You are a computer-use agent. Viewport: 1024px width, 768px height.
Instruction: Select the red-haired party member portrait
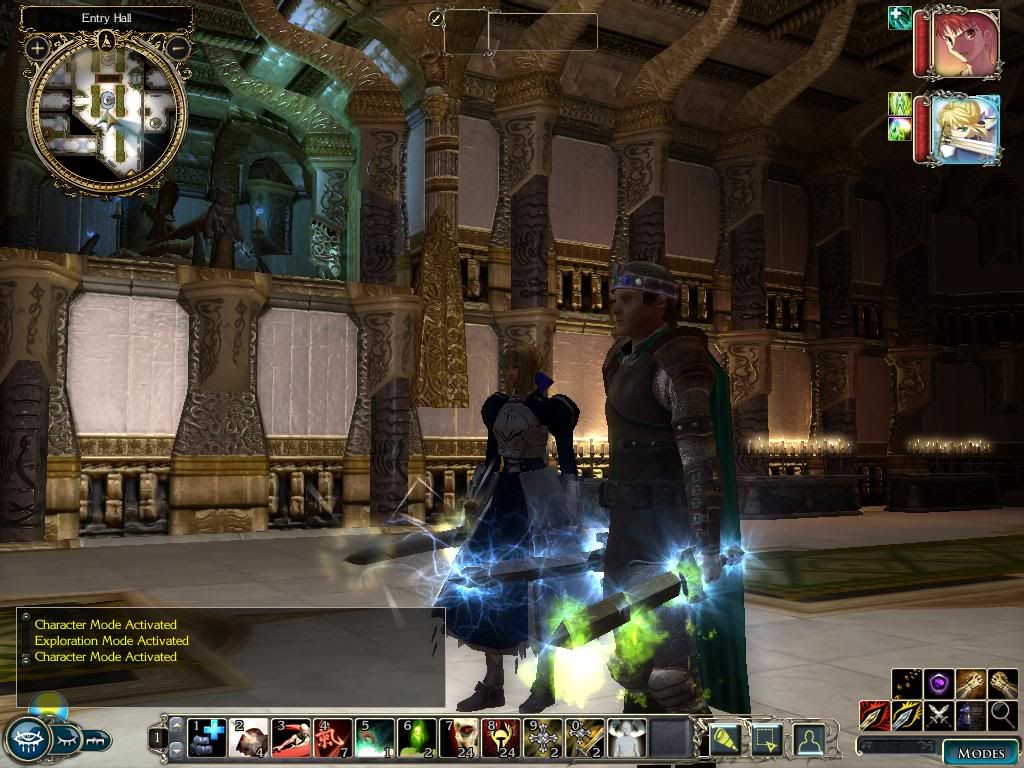pyautogui.click(x=964, y=44)
